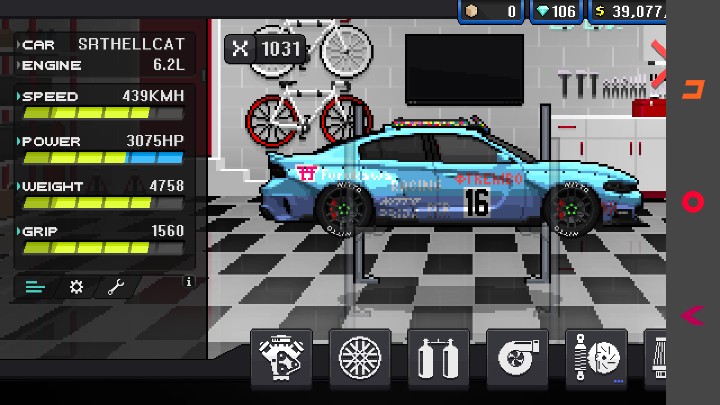Switch to the gear settings tab

tap(76, 287)
